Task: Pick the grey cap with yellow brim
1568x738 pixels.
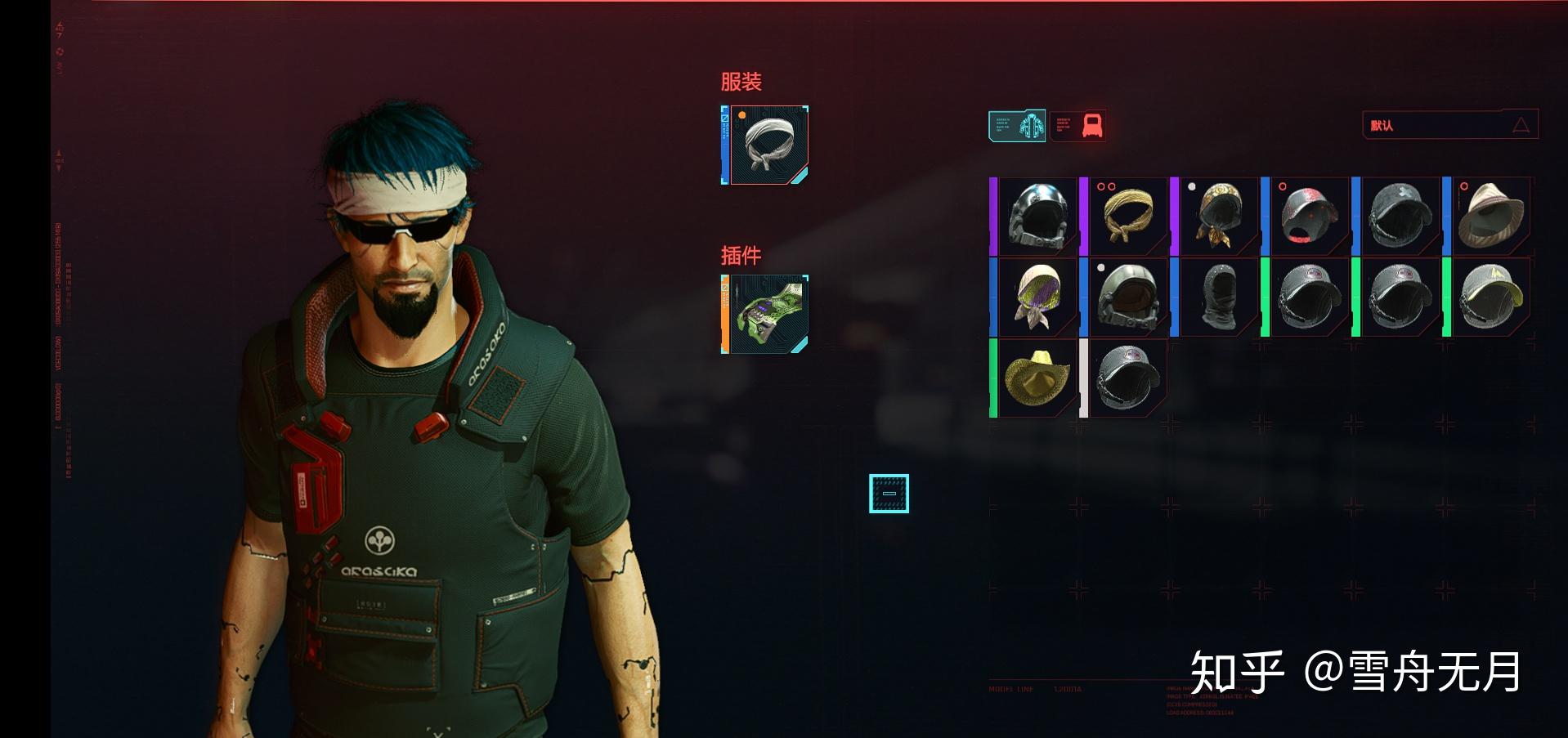Action: (x=1491, y=297)
